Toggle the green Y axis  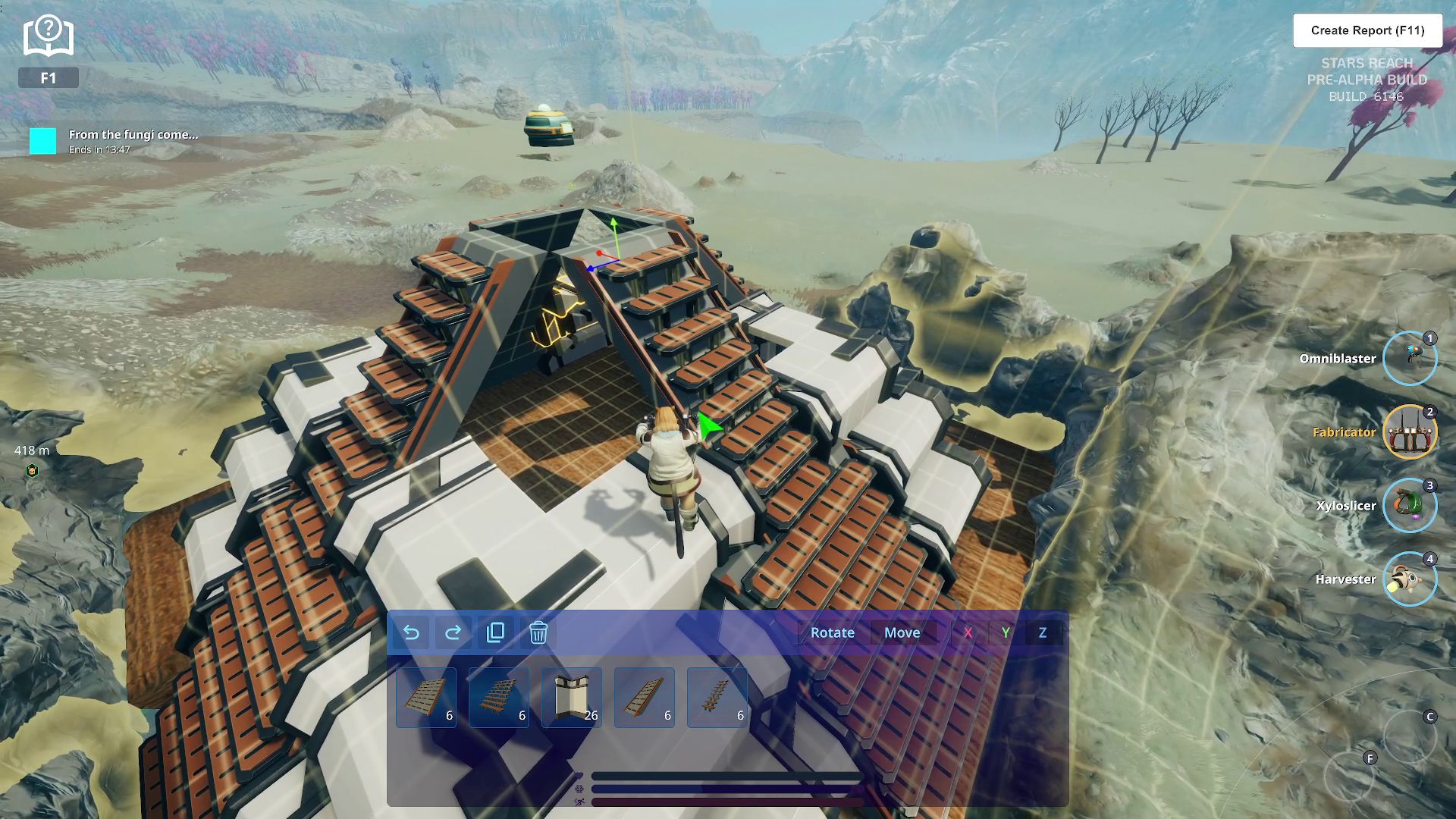point(1006,632)
